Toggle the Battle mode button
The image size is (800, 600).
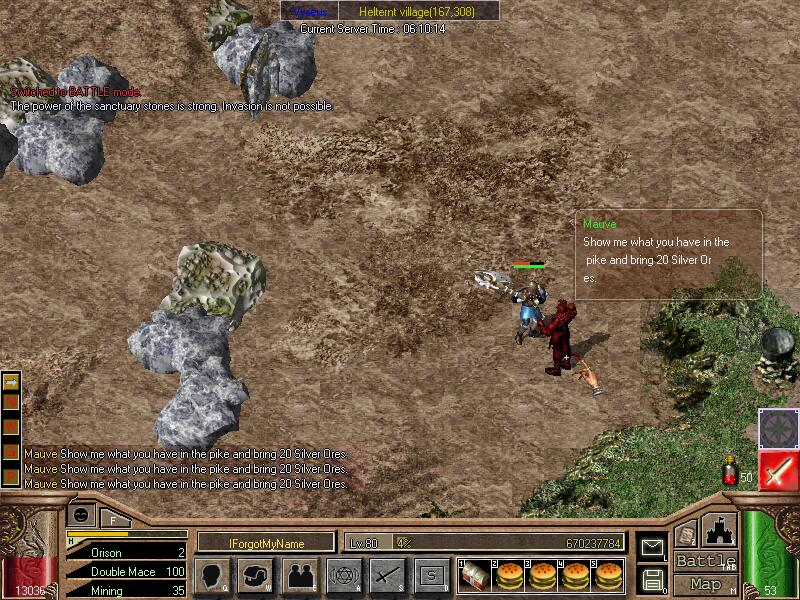click(705, 561)
